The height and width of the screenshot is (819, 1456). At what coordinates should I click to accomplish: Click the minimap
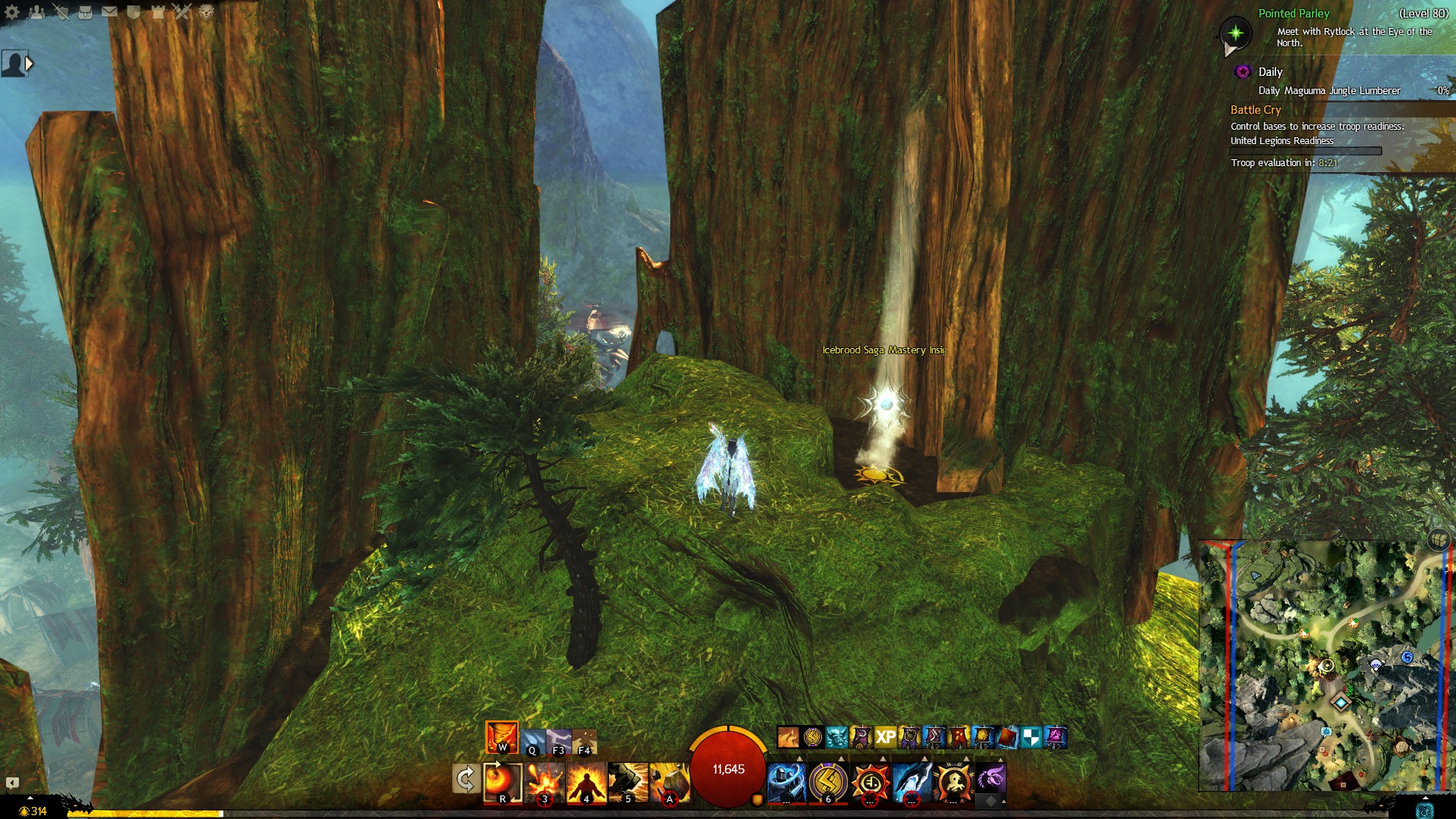pyautogui.click(x=1325, y=665)
